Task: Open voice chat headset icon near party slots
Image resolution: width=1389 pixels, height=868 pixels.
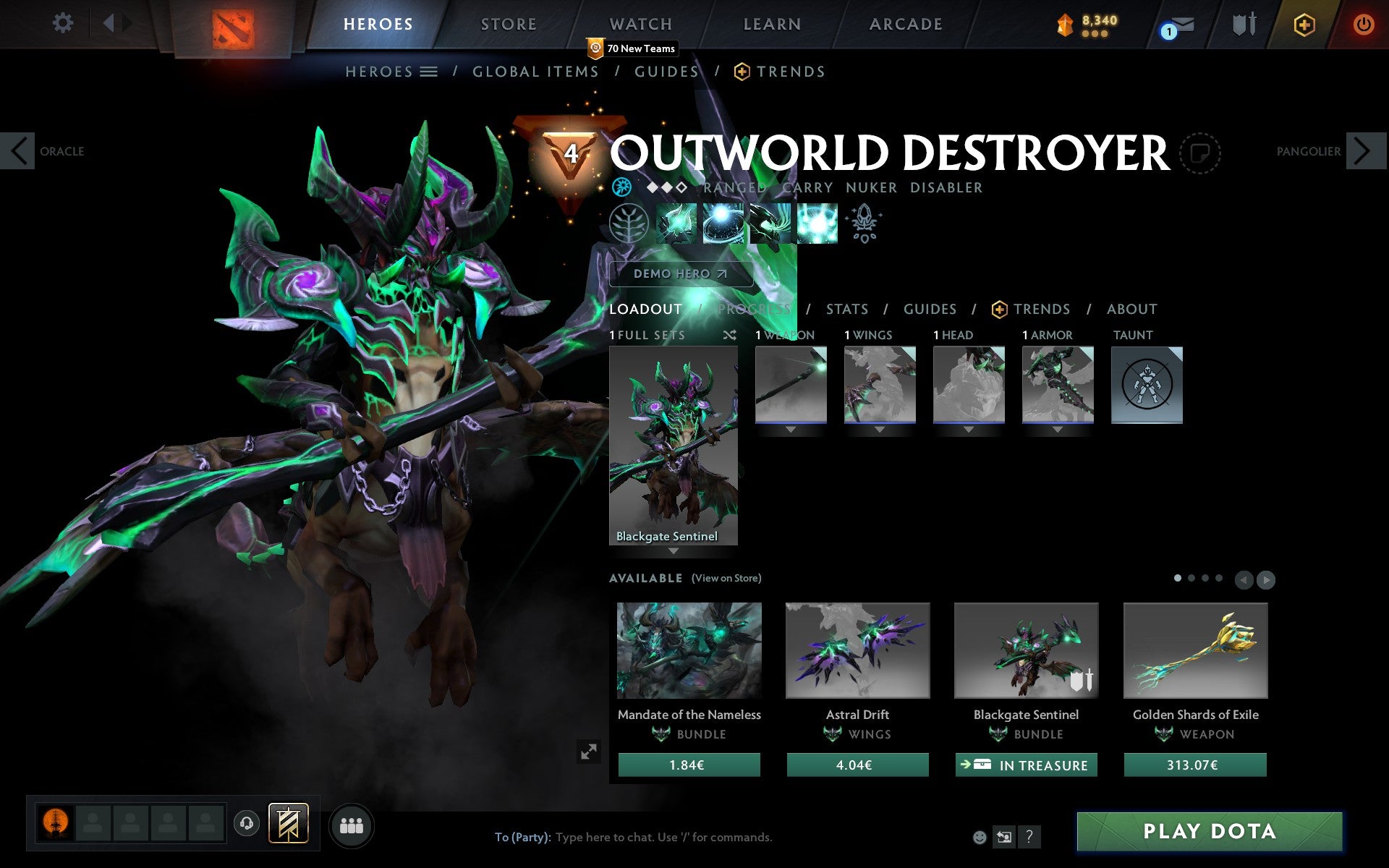Action: [246, 824]
